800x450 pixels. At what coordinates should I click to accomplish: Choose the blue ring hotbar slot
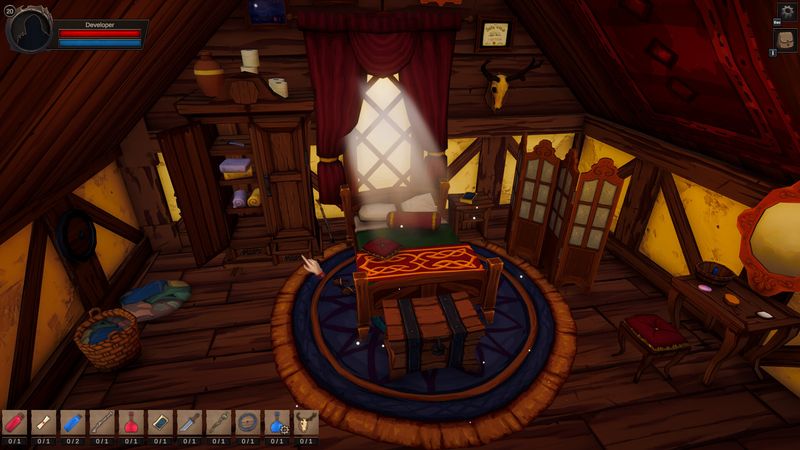247,422
